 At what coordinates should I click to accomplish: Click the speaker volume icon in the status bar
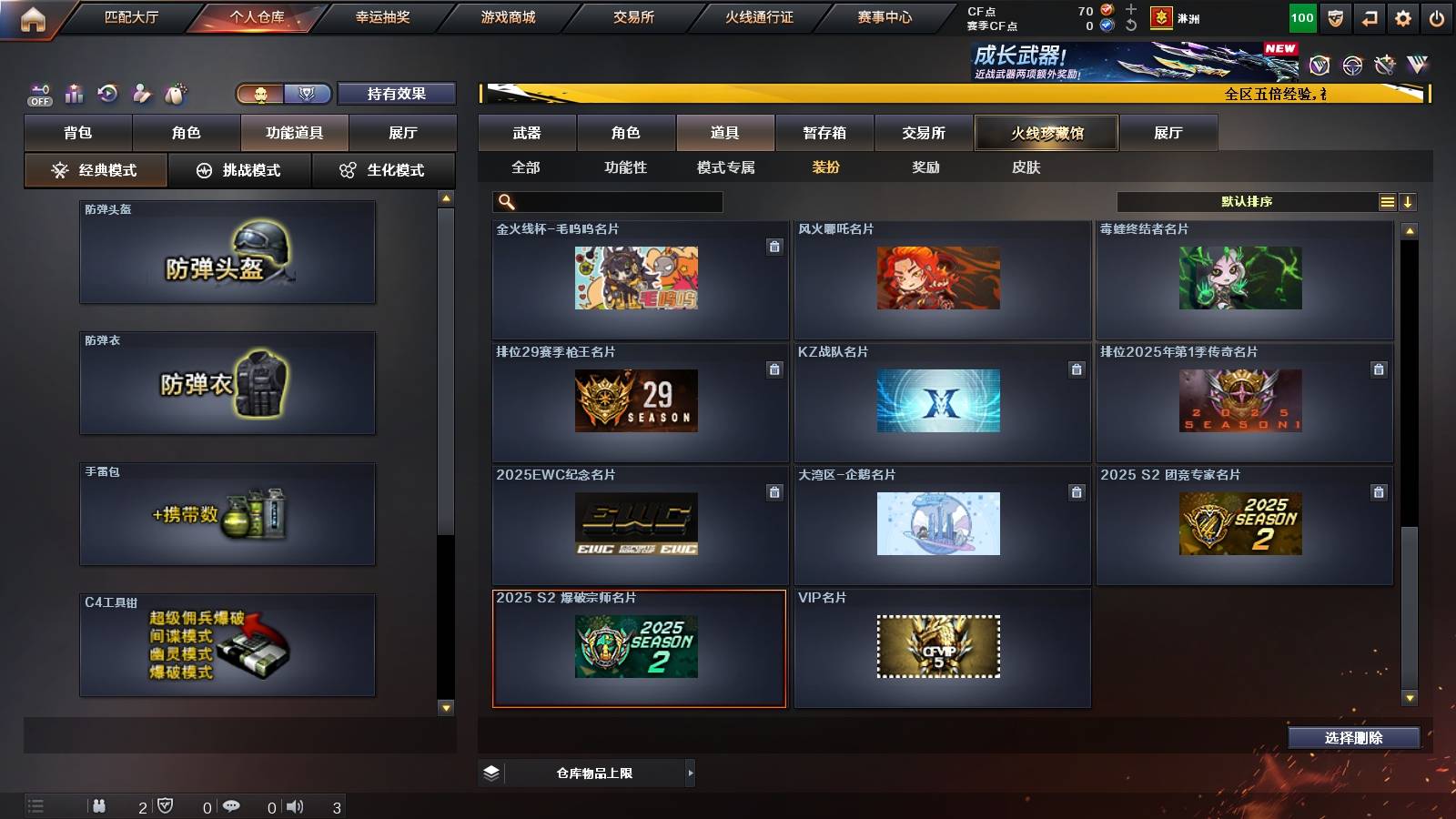(294, 806)
